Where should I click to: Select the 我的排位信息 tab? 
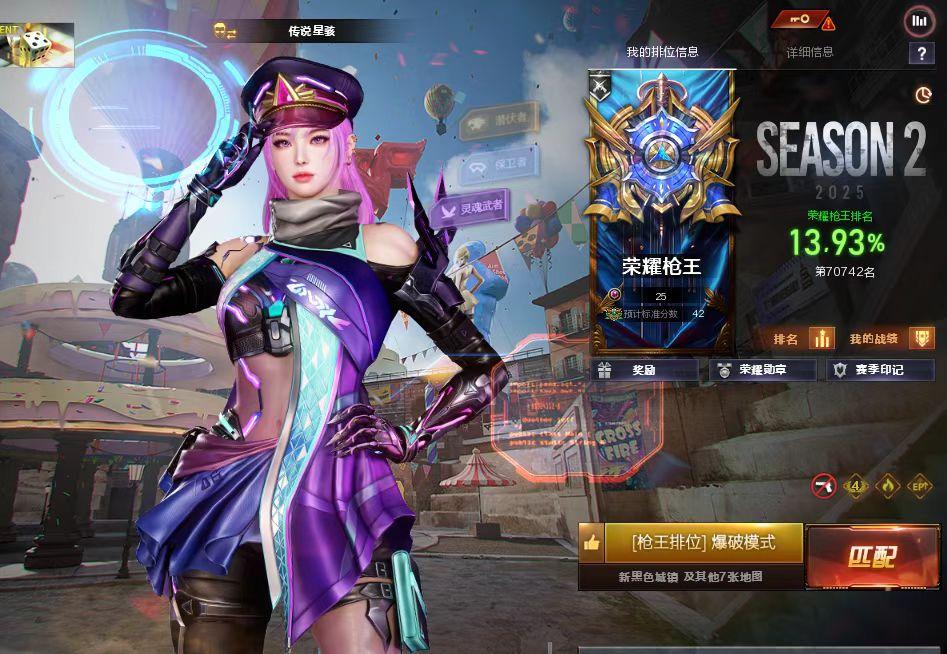[662, 52]
